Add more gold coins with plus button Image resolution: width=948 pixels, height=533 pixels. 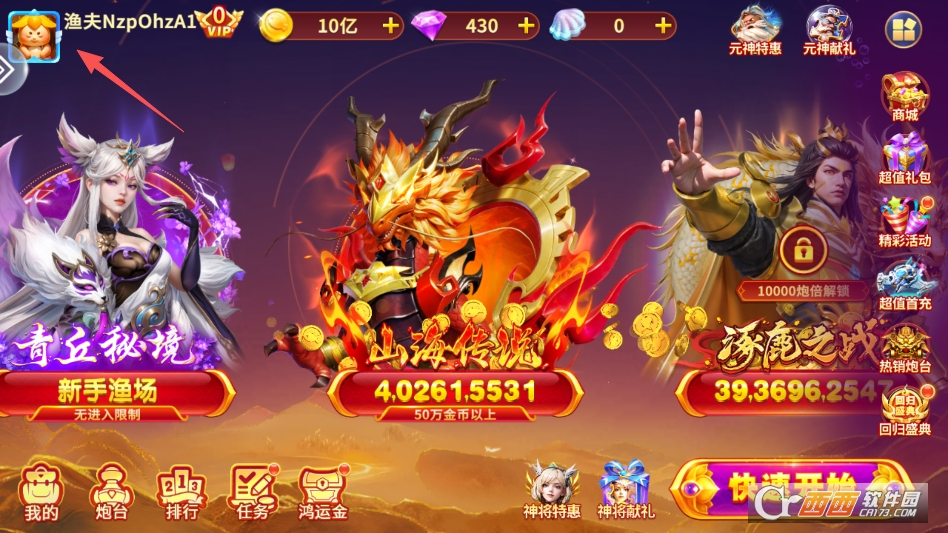tap(390, 26)
